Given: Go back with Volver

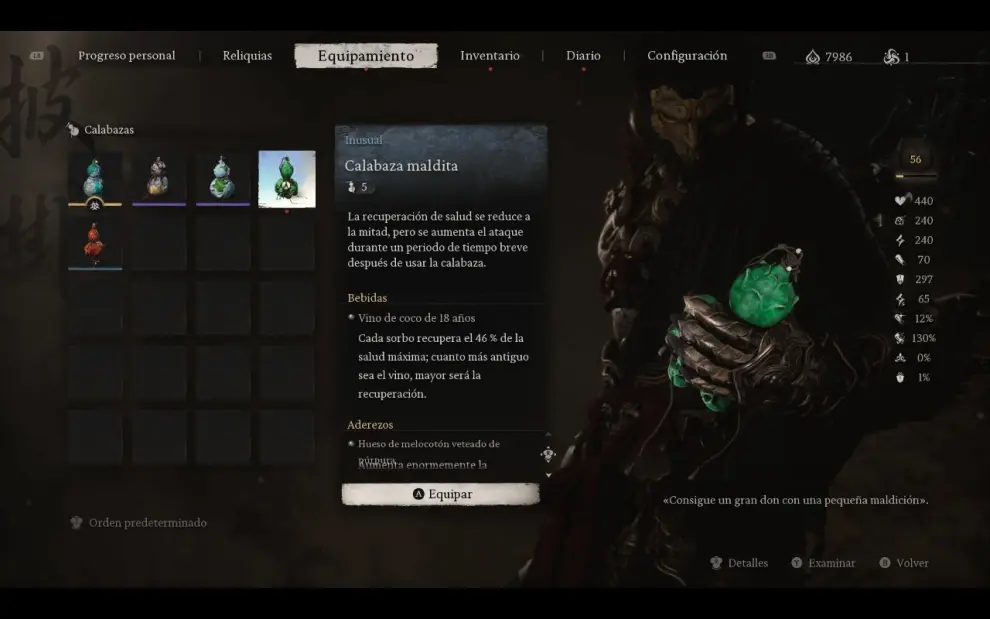Looking at the screenshot, I should point(904,563).
